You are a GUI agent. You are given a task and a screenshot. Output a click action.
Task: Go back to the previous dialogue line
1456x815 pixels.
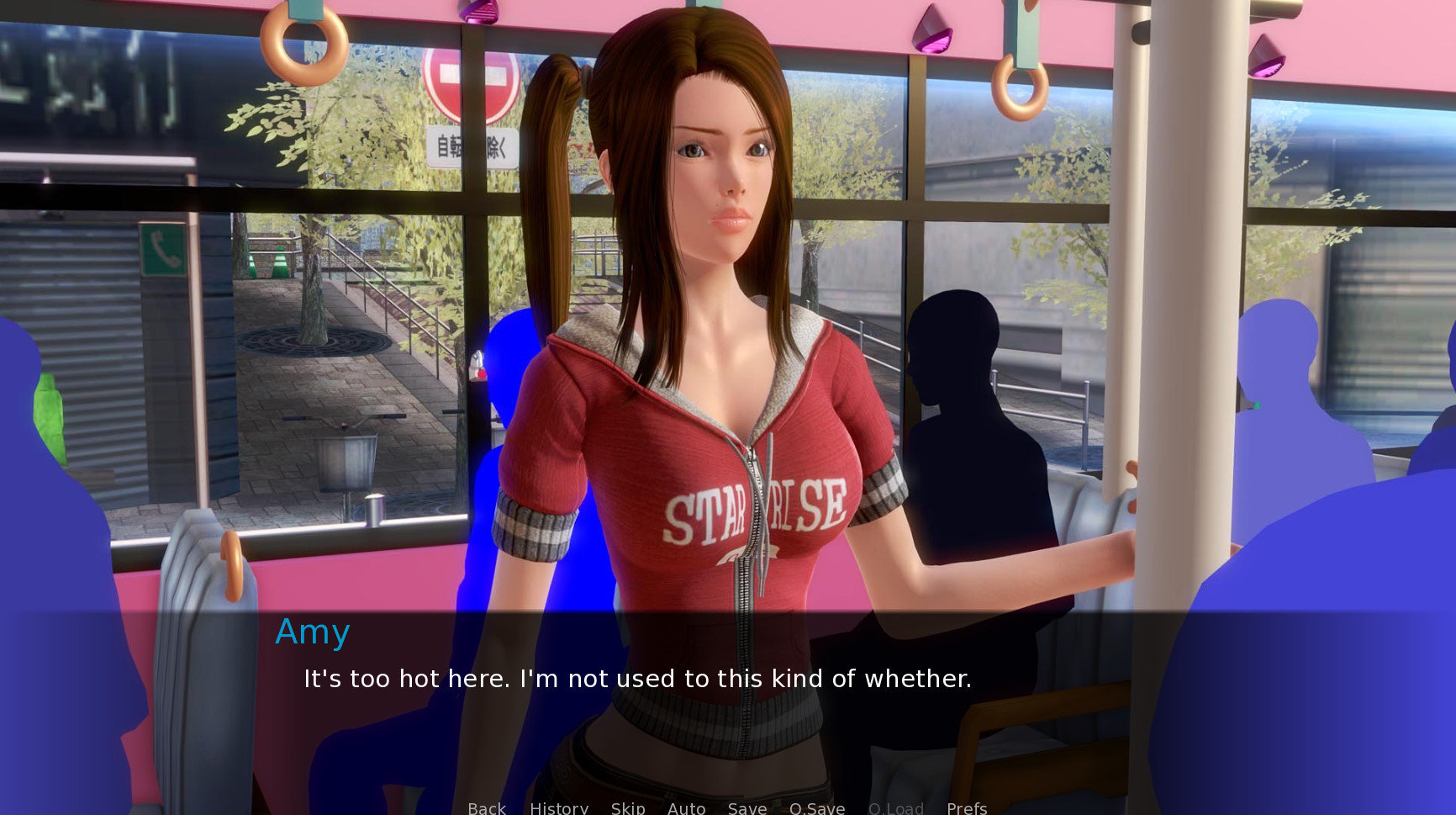(487, 807)
